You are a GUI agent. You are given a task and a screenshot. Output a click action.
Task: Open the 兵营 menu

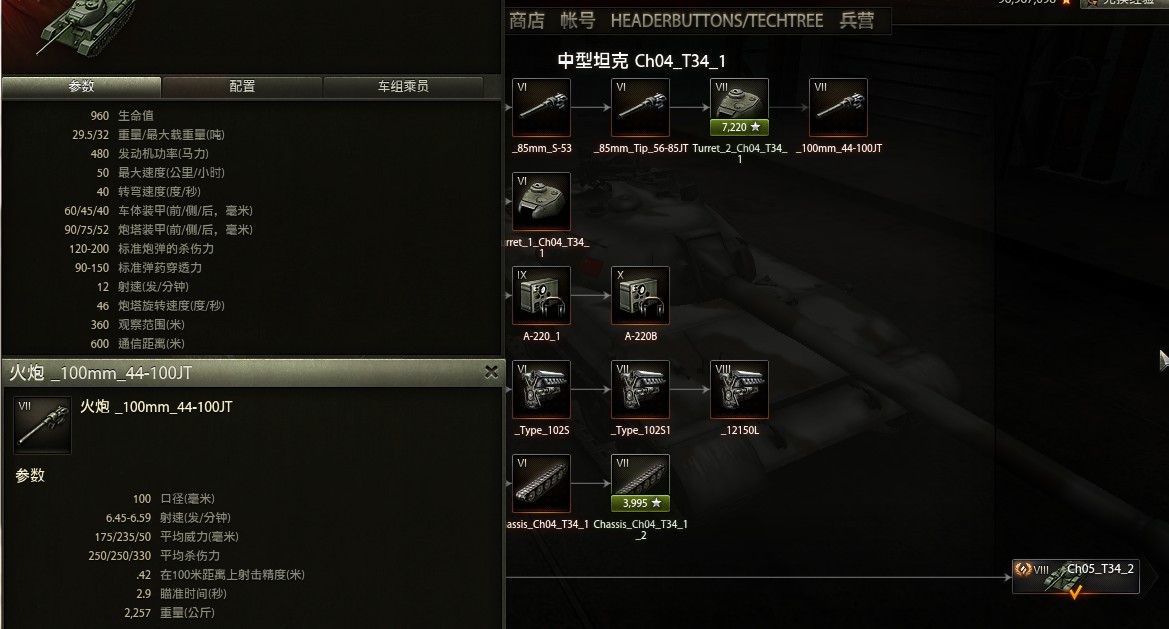857,21
